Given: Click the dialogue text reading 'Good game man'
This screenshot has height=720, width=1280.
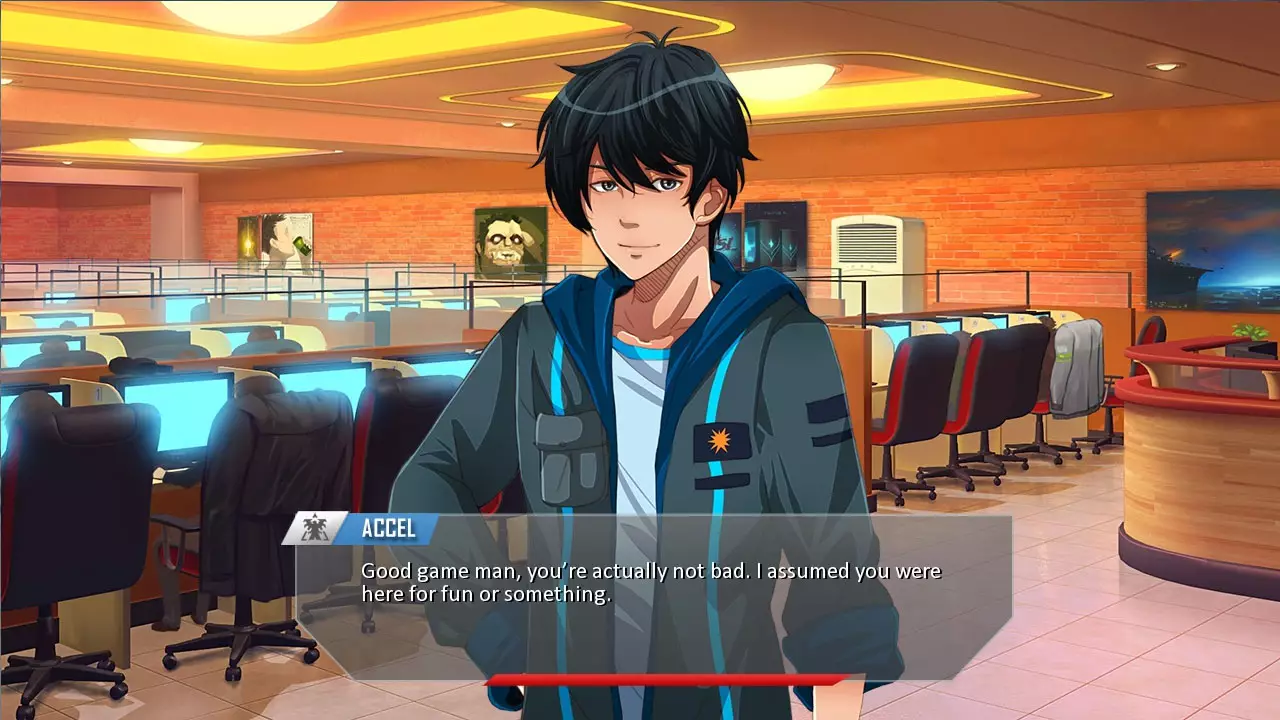Looking at the screenshot, I should [x=420, y=571].
